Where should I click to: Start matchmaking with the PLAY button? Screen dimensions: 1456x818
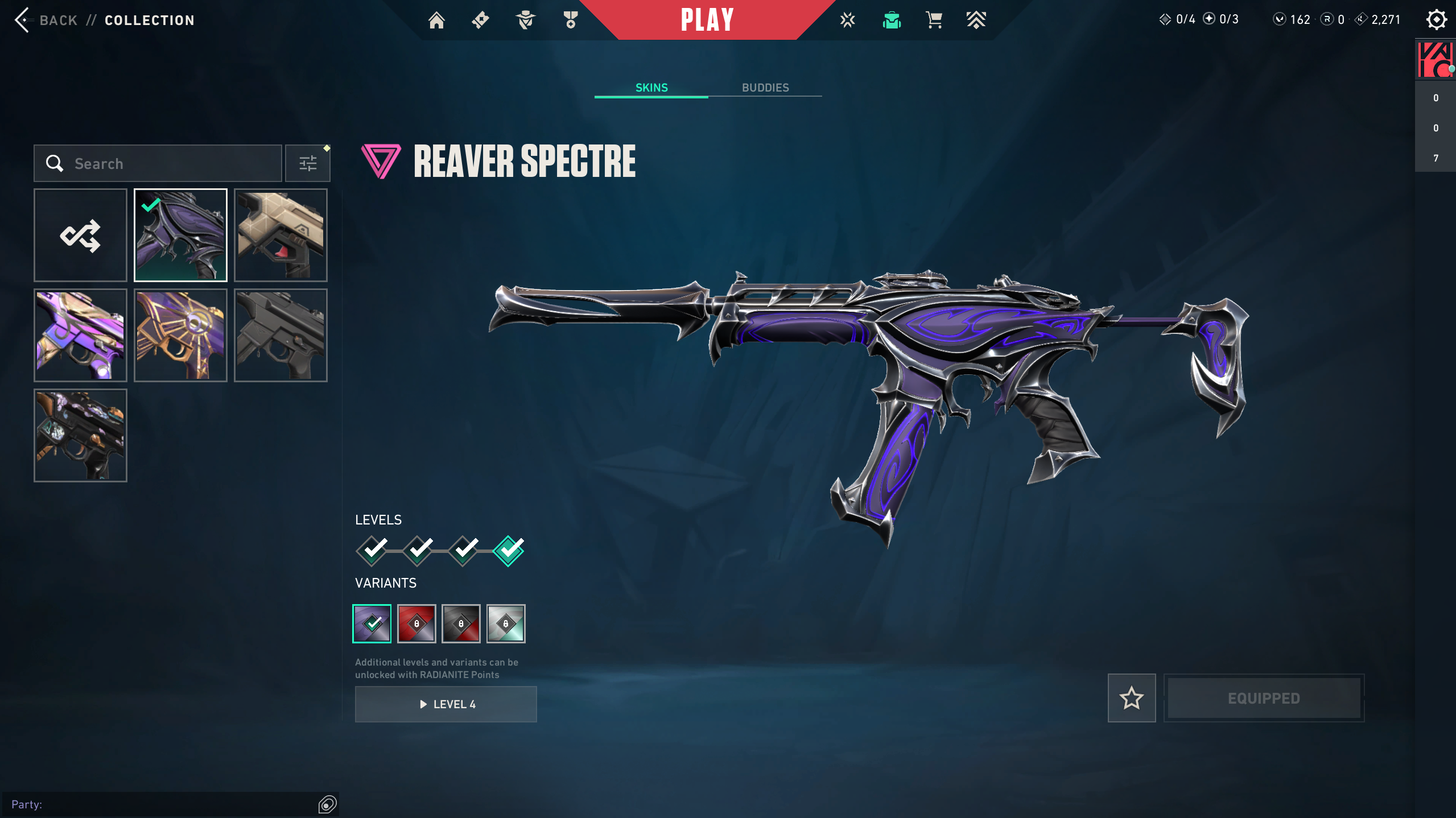tap(707, 20)
